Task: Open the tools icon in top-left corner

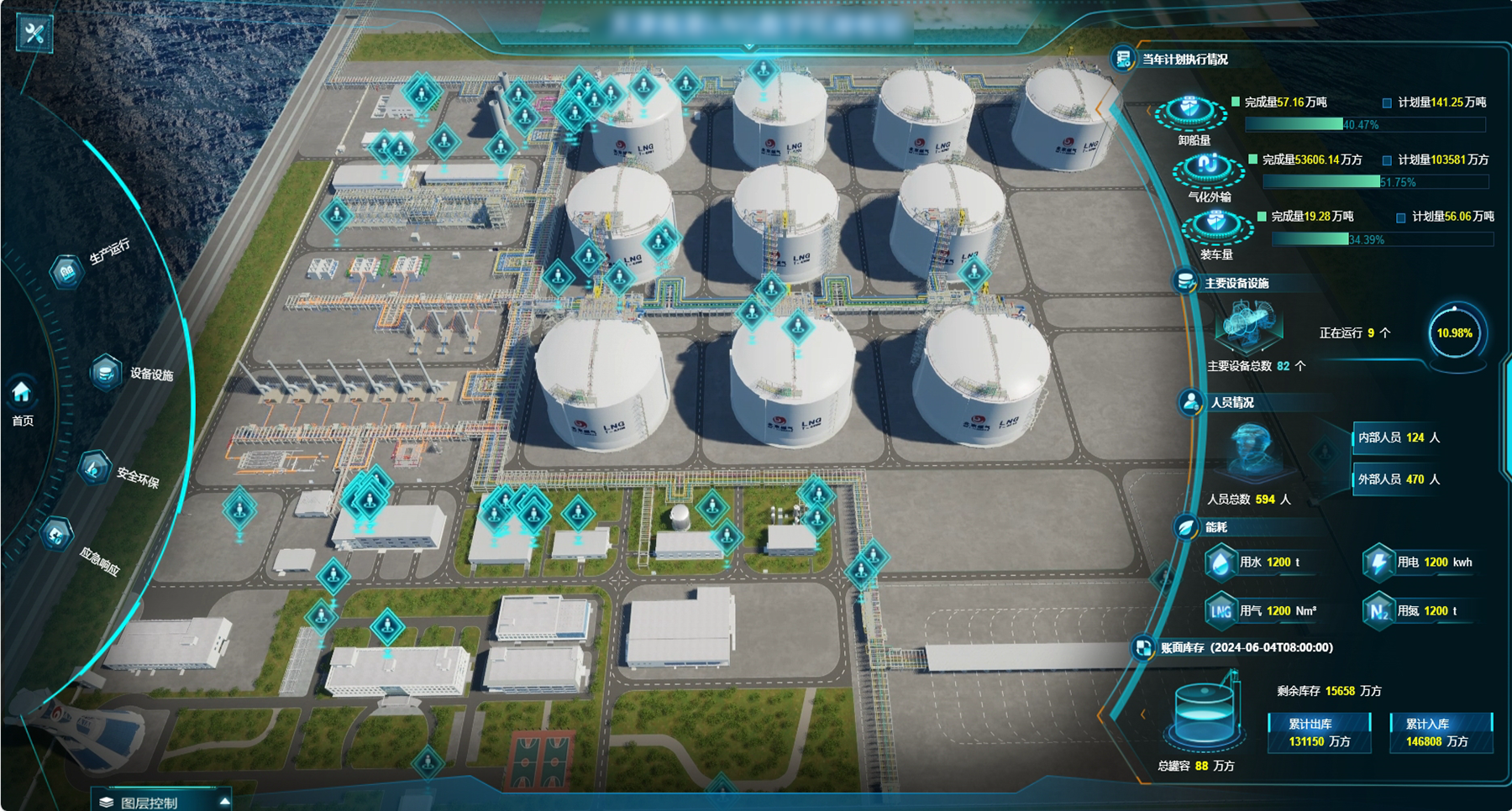Action: (x=34, y=34)
